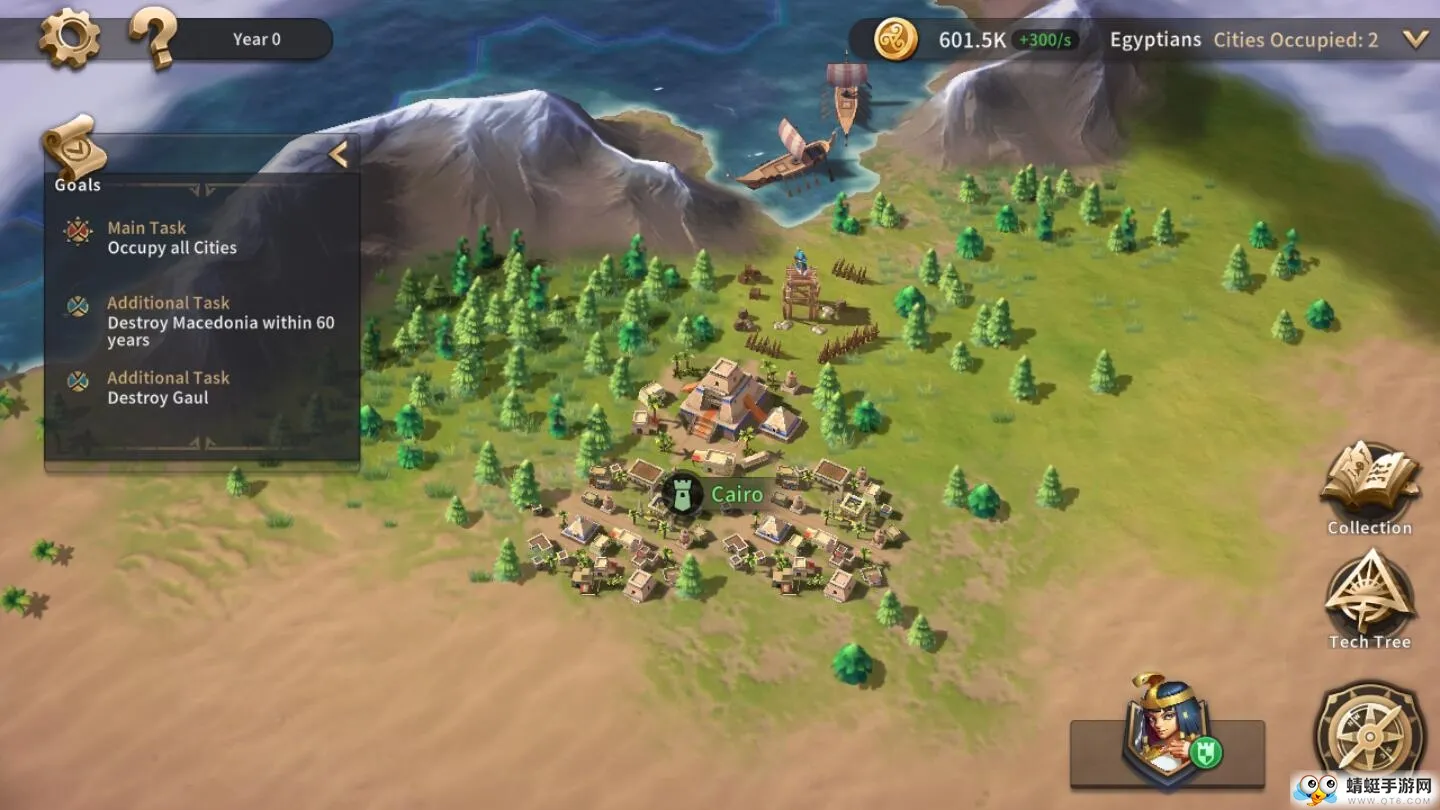
Task: Open the gear settings menu
Action: [69, 40]
